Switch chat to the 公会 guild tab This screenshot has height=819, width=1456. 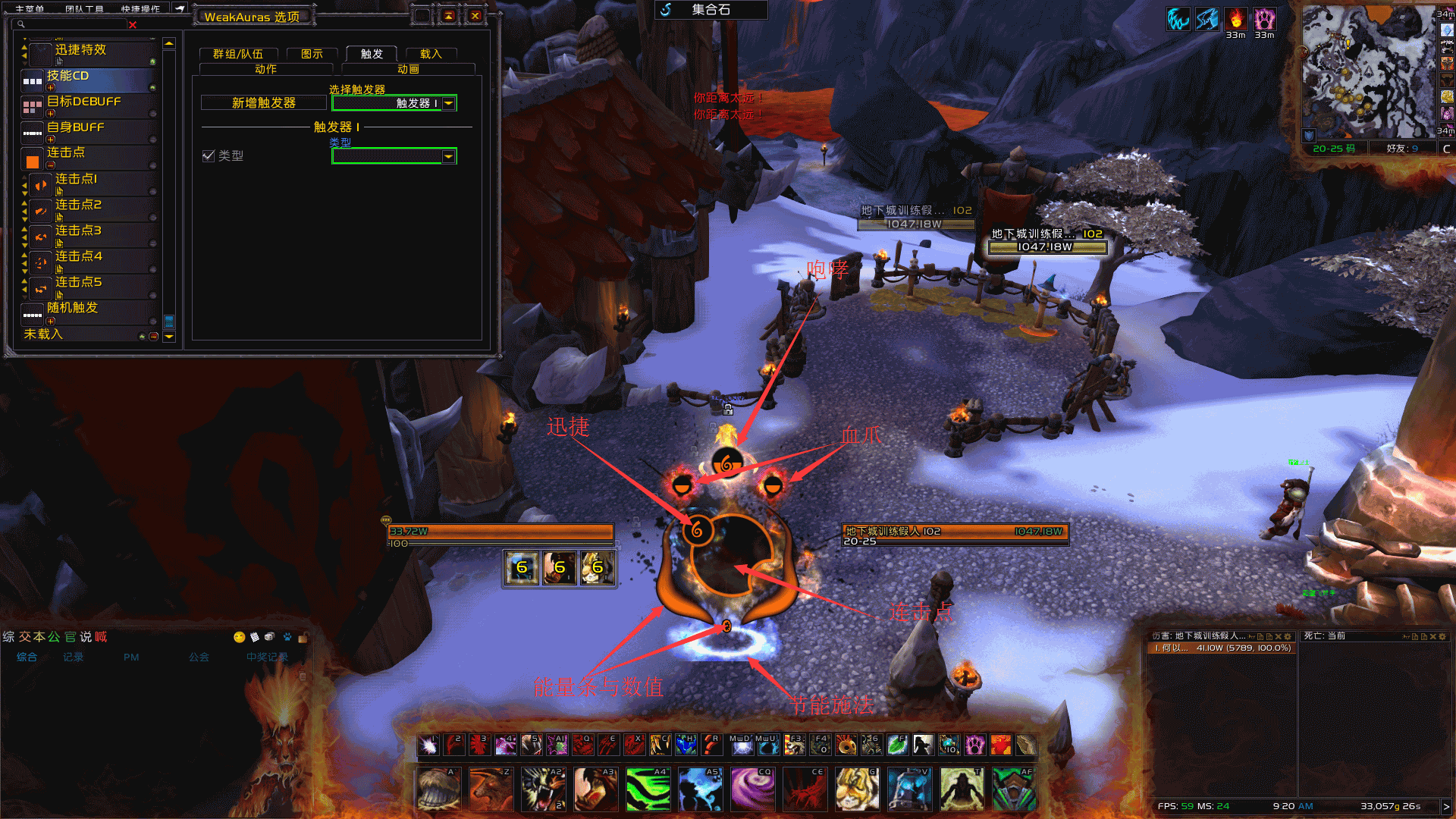199,657
